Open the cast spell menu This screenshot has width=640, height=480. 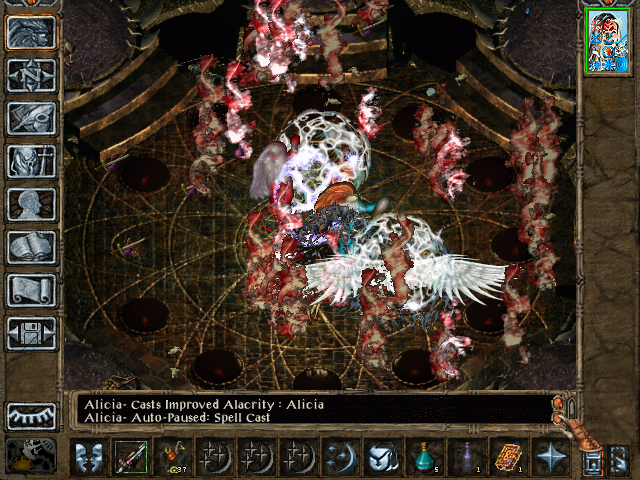tap(340, 459)
